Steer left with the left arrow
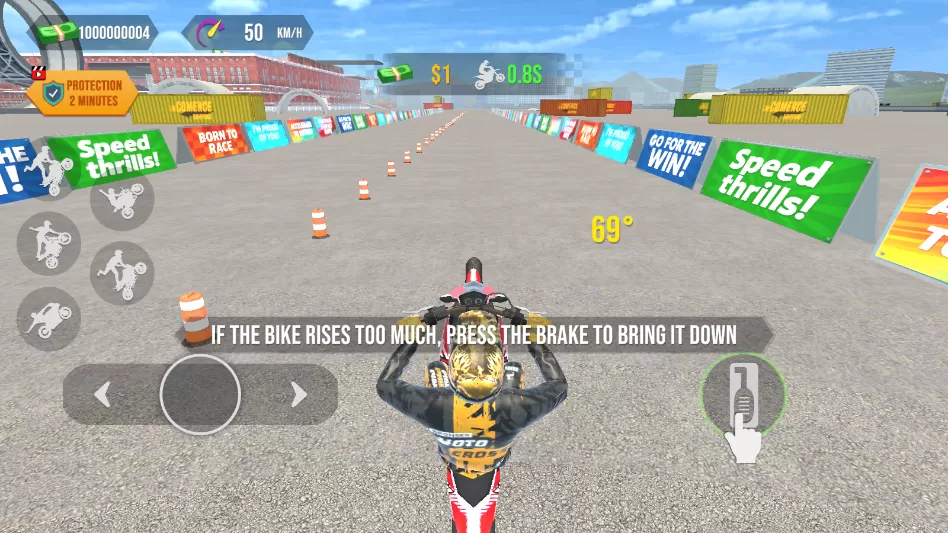The width and height of the screenshot is (948, 533). point(102,395)
